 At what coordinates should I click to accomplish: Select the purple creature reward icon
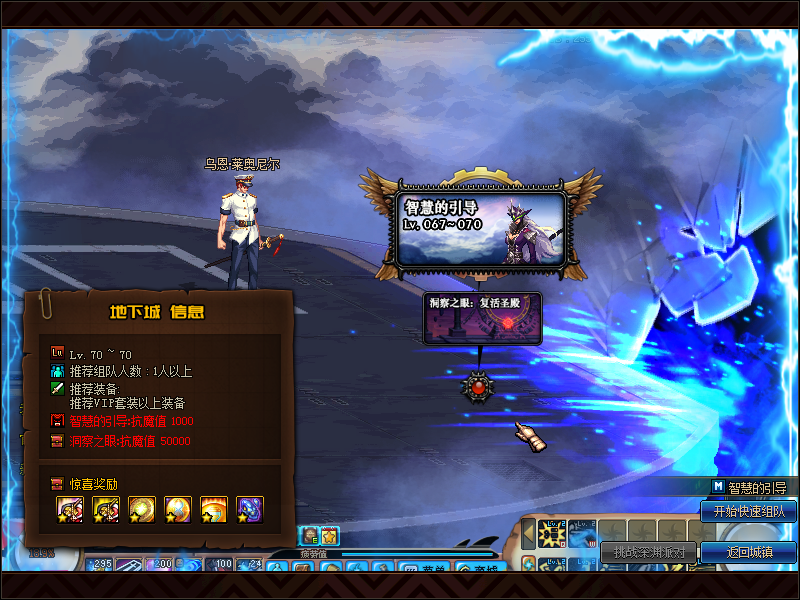(x=249, y=510)
